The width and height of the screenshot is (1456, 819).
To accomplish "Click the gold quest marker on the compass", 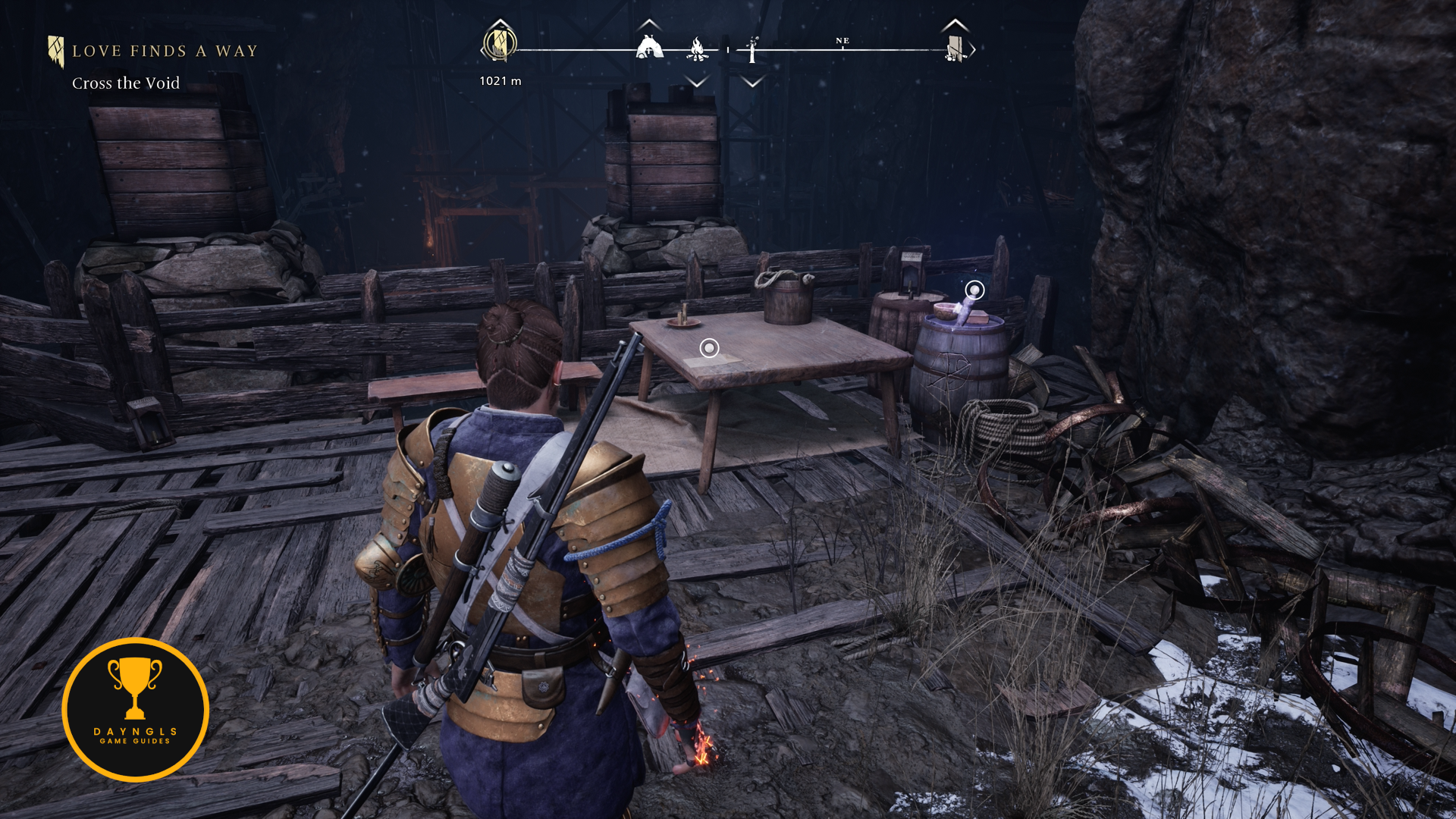I will [500, 44].
